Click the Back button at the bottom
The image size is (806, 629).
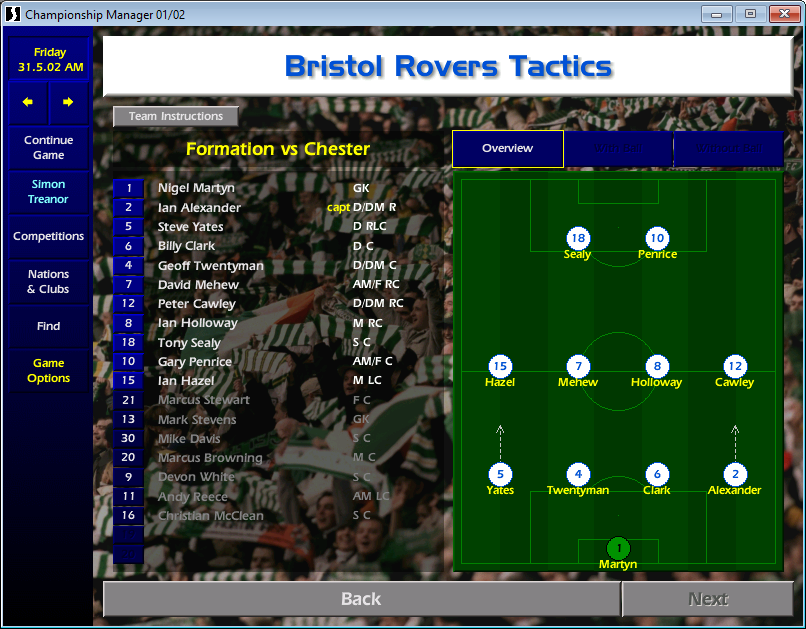(x=361, y=599)
